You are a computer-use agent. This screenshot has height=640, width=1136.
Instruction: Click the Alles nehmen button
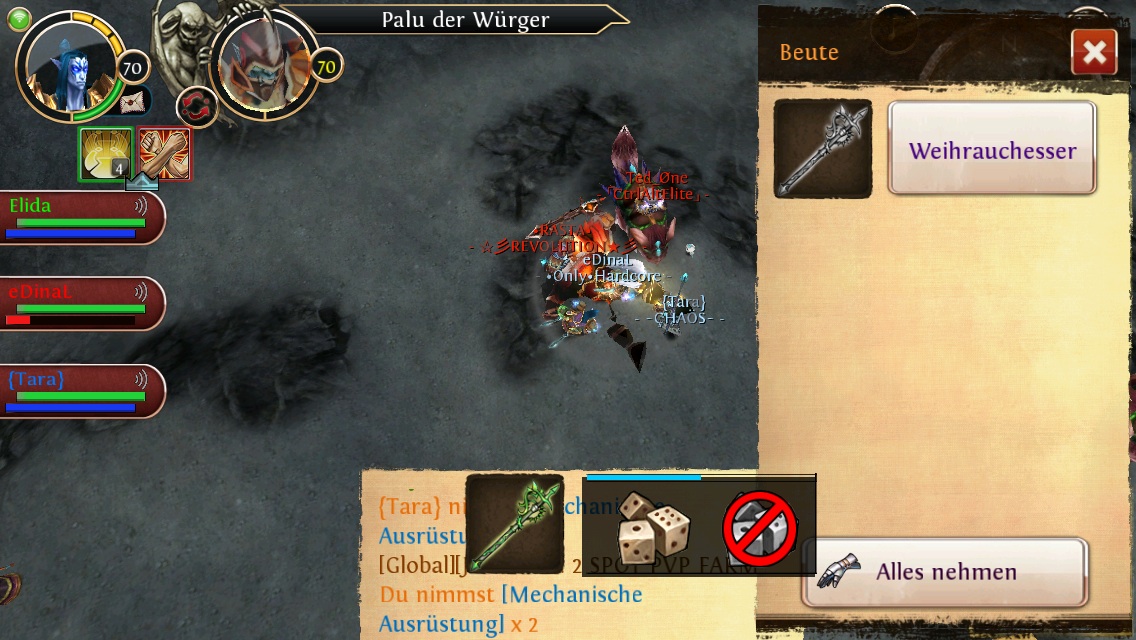(x=944, y=572)
